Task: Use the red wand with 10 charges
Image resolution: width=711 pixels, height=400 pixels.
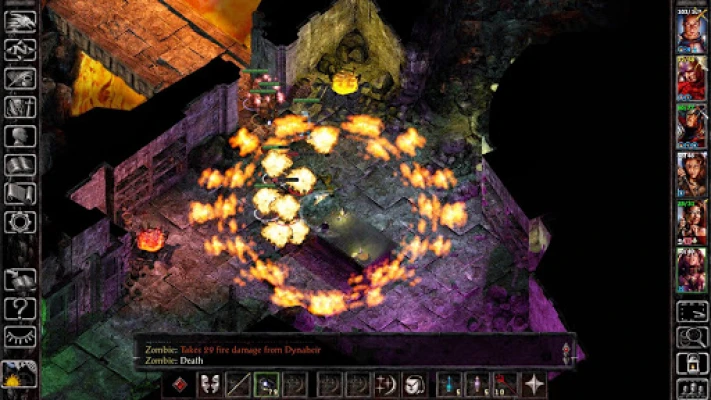Action: pos(505,384)
